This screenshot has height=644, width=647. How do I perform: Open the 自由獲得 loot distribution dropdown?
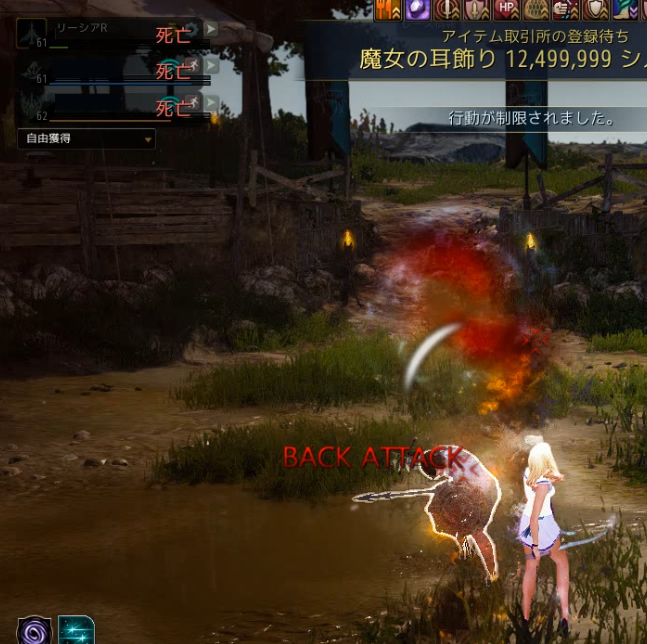point(87,139)
